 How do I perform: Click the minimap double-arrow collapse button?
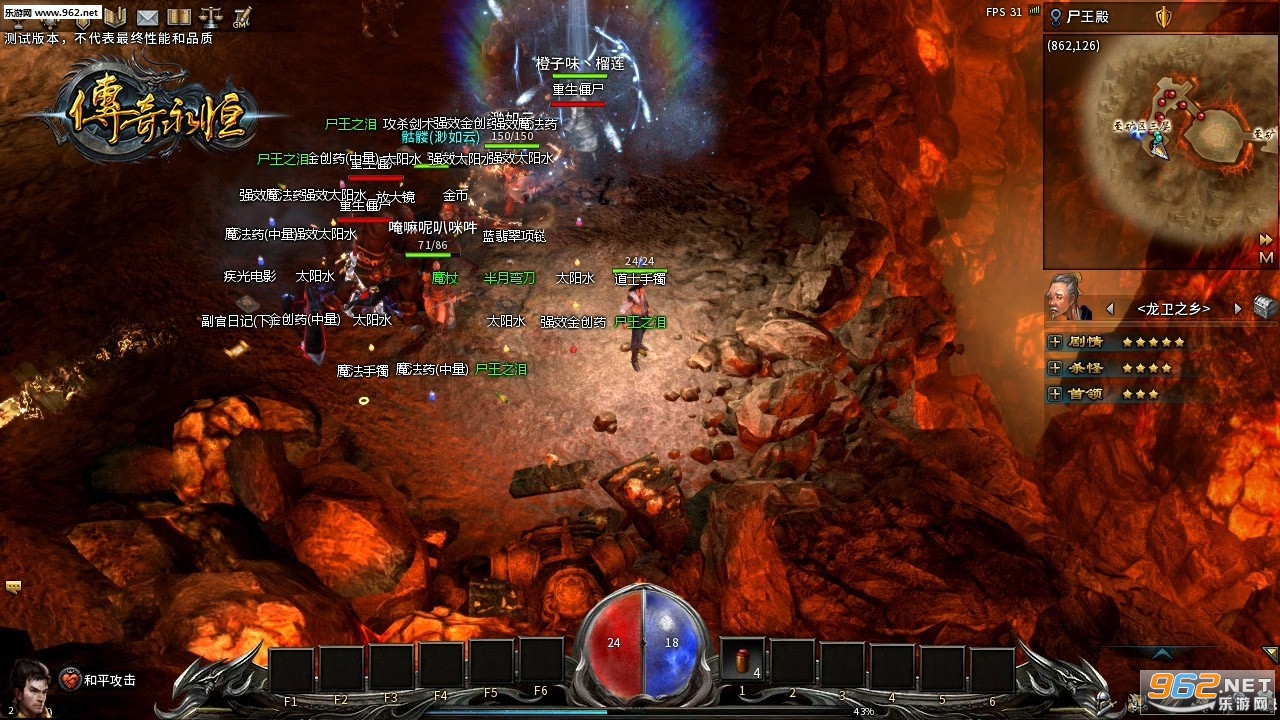click(1266, 239)
